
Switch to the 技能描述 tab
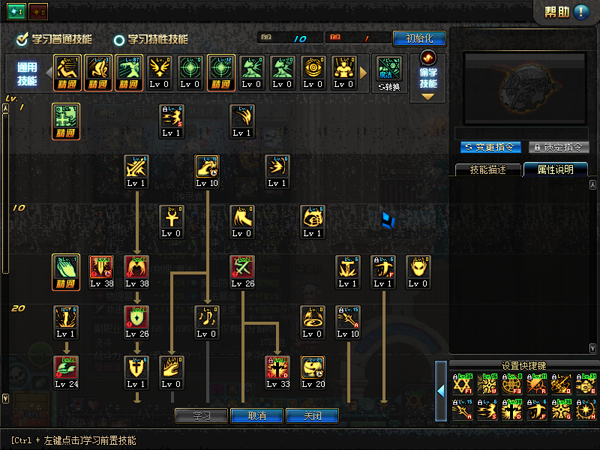(x=487, y=169)
